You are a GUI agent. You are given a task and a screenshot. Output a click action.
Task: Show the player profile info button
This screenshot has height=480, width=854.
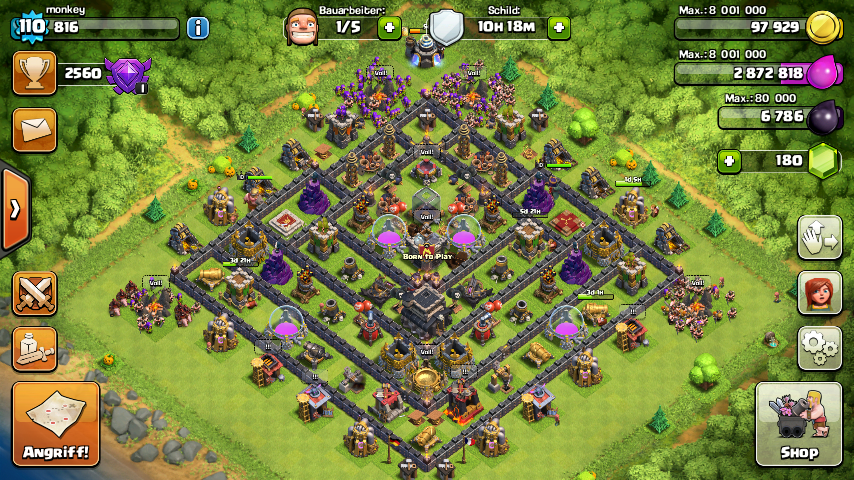tap(197, 28)
